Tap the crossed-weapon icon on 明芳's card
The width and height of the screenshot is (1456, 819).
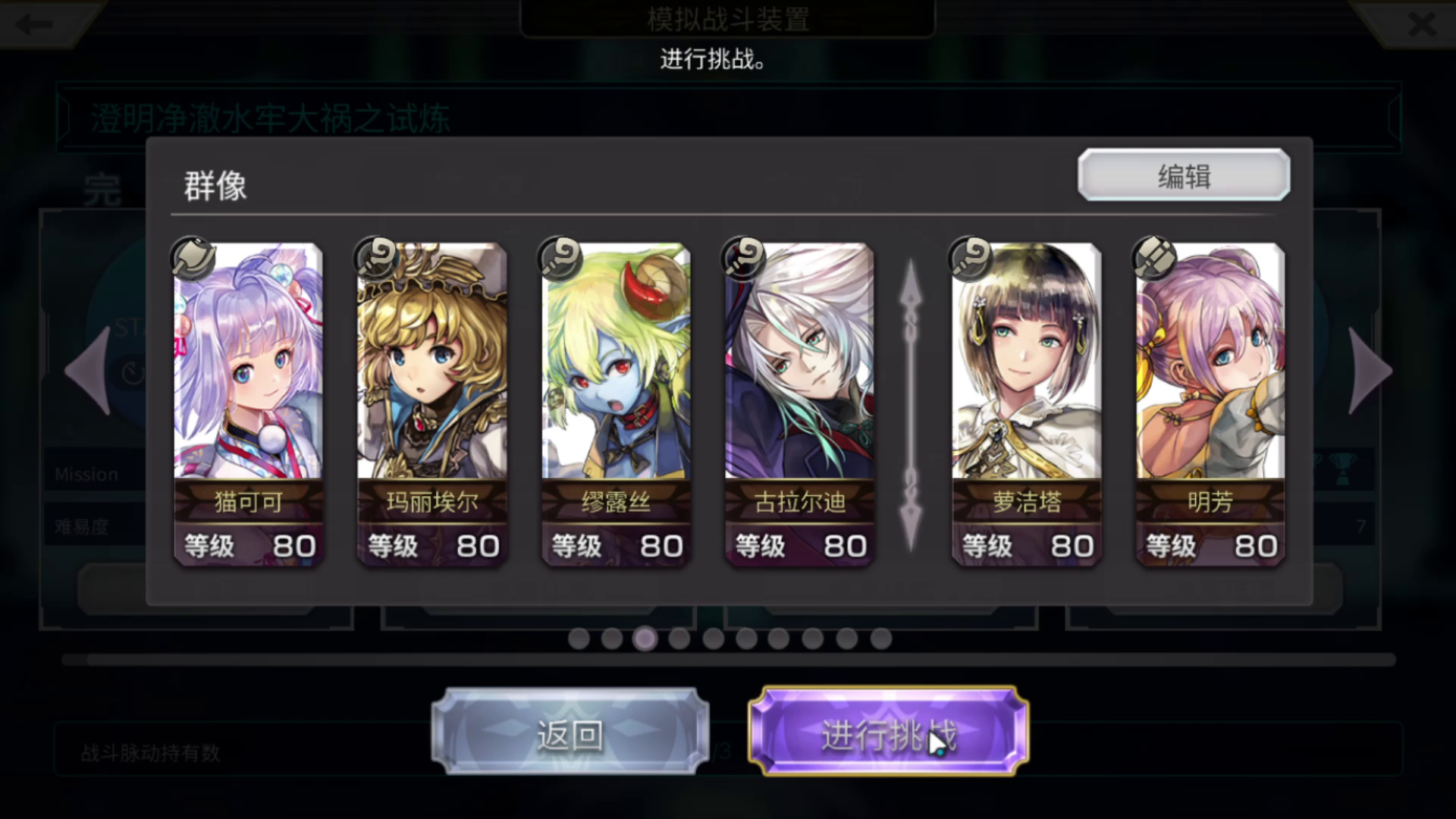[x=1156, y=257]
